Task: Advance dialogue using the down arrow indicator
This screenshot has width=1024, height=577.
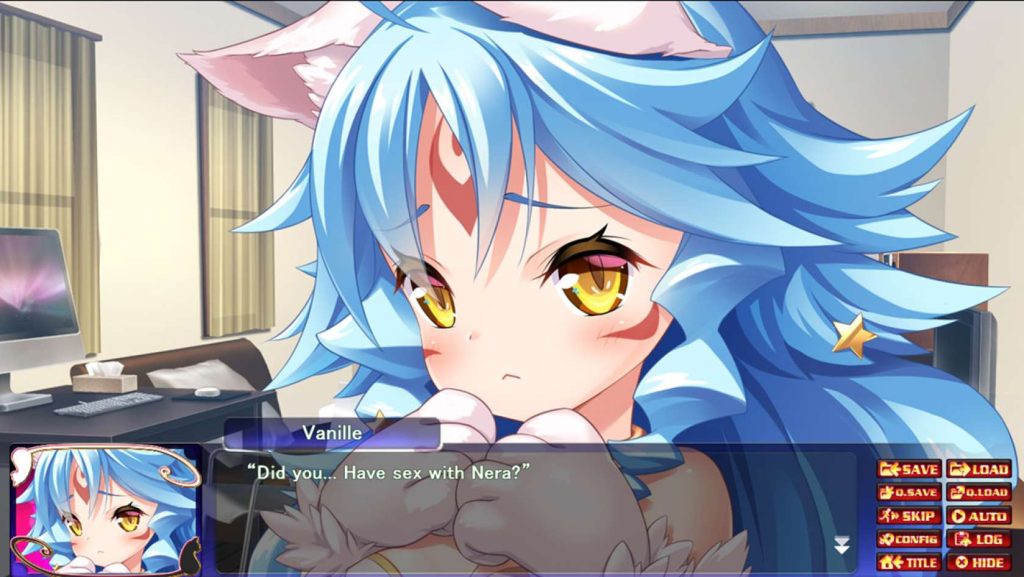Action: [x=842, y=545]
